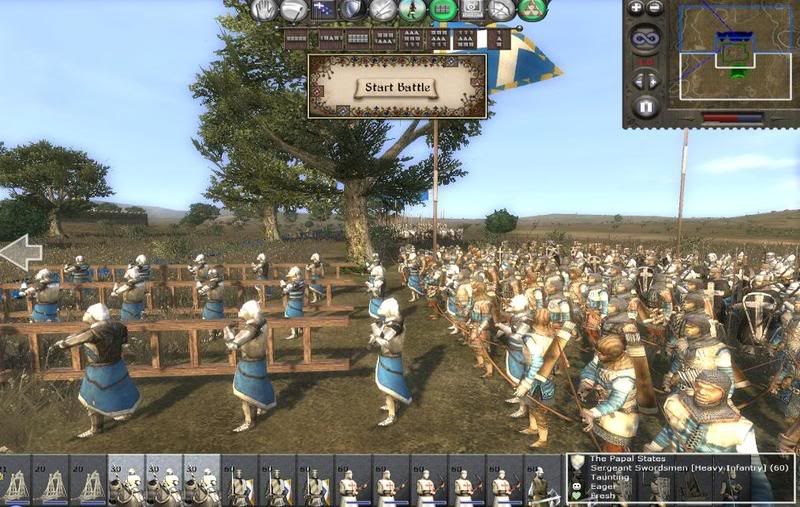Activate the crossed swords melee icon
The height and width of the screenshot is (507, 800).
pyautogui.click(x=383, y=10)
